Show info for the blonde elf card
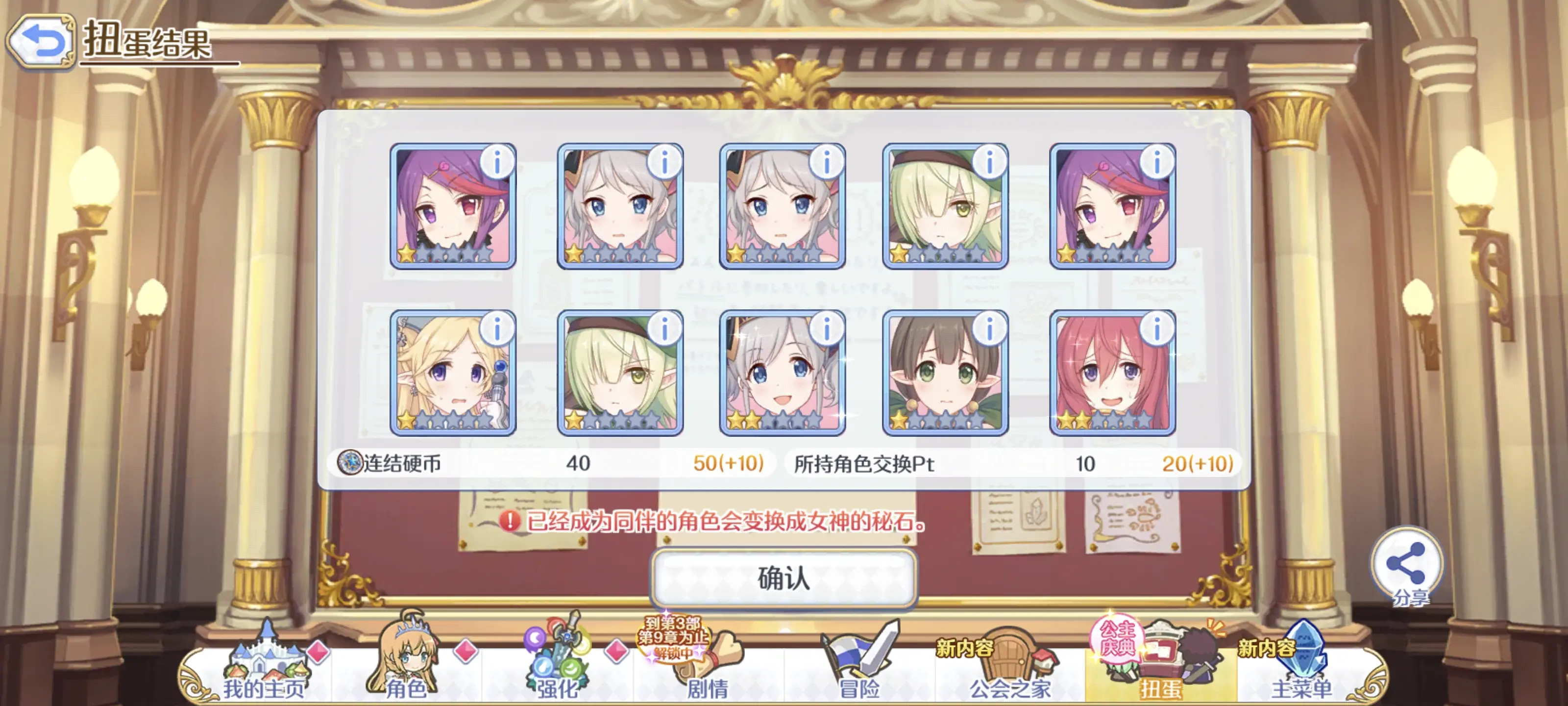The image size is (1568, 706). click(x=497, y=329)
